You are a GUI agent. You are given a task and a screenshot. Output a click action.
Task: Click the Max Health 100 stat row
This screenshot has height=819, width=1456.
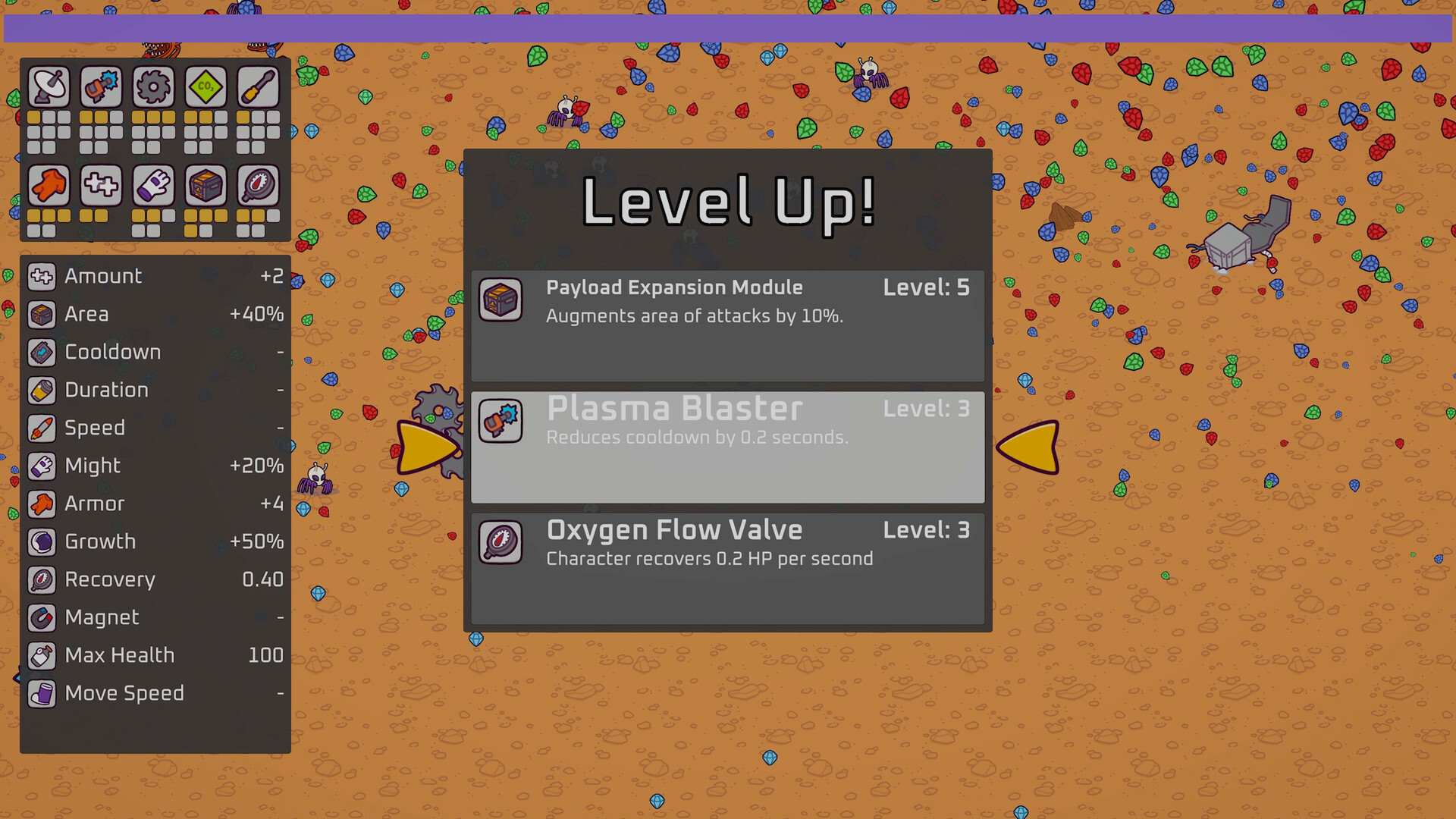pos(152,655)
